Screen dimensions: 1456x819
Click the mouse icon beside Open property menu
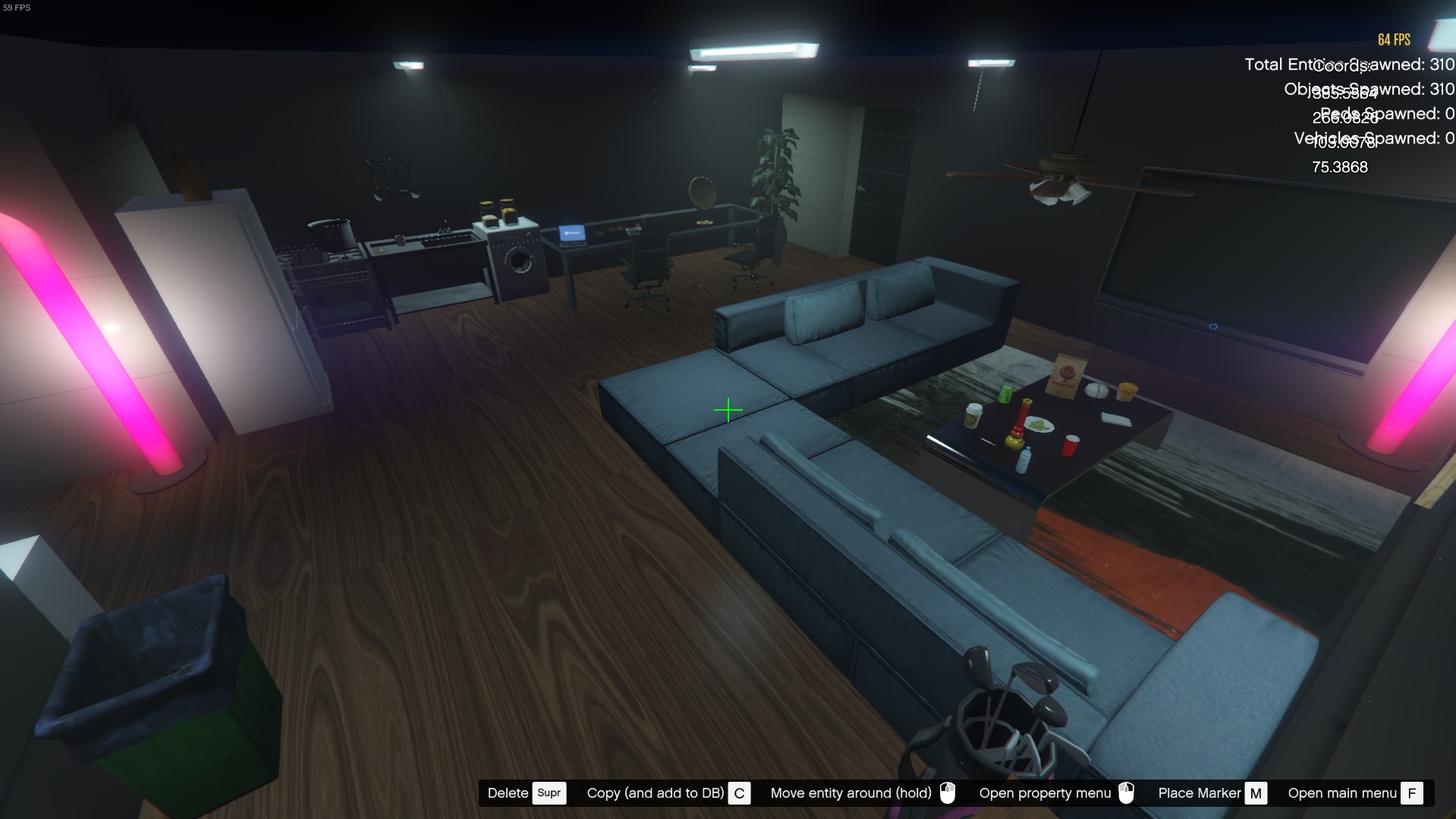(1127, 793)
